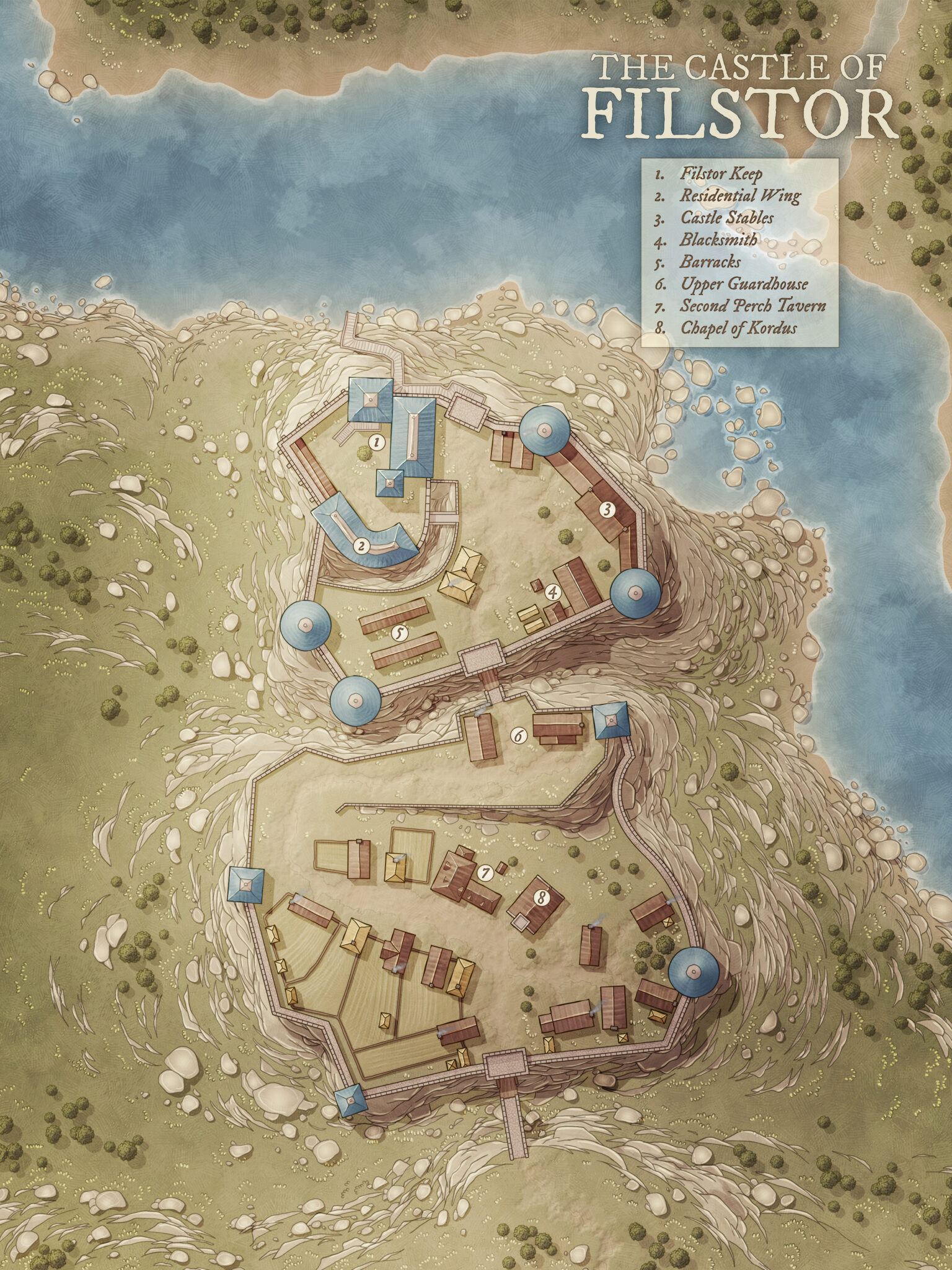Choose the Second Perch Tavern legend entry

tap(752, 306)
